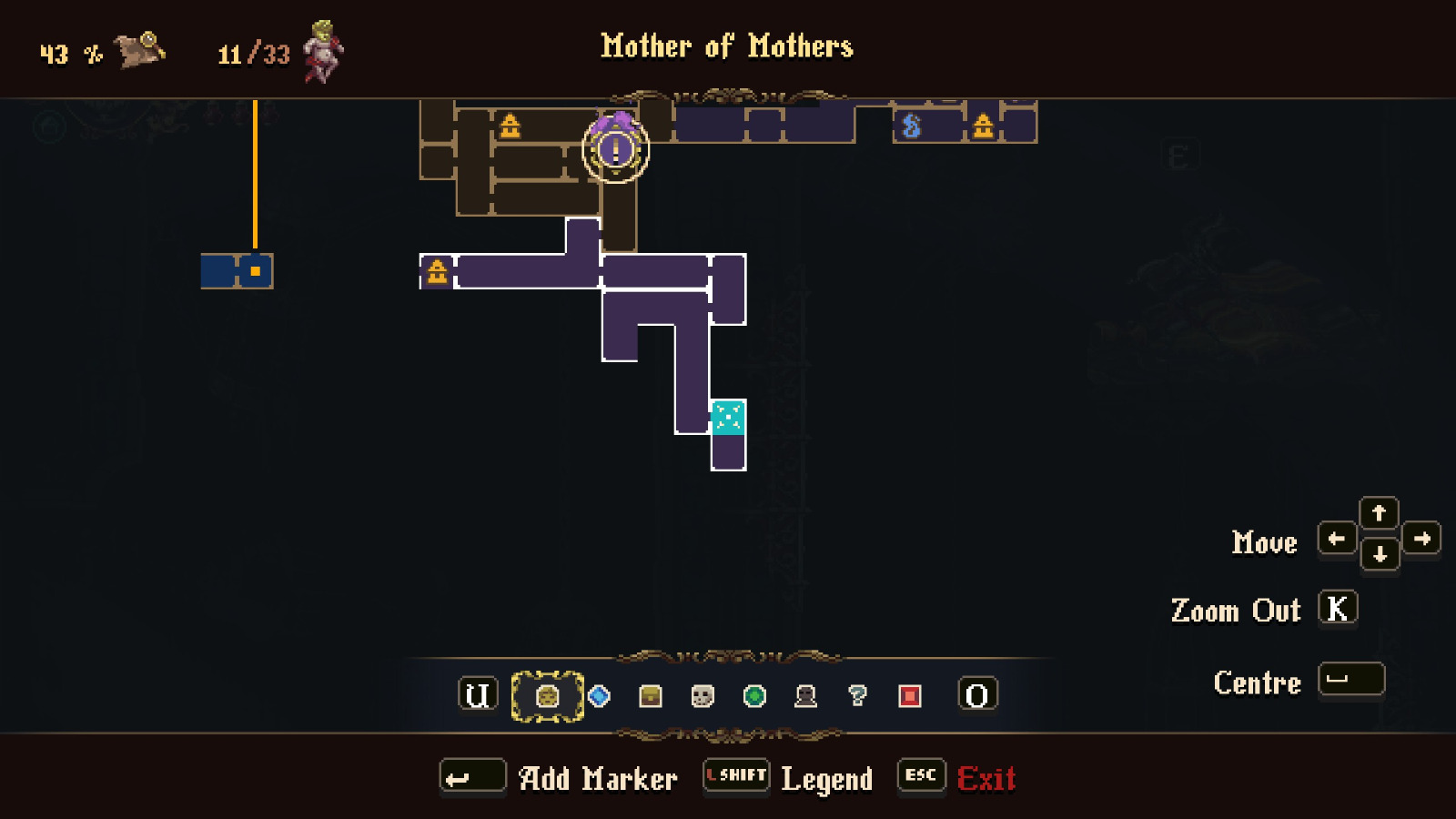Click the teal fast travel room

point(726,418)
